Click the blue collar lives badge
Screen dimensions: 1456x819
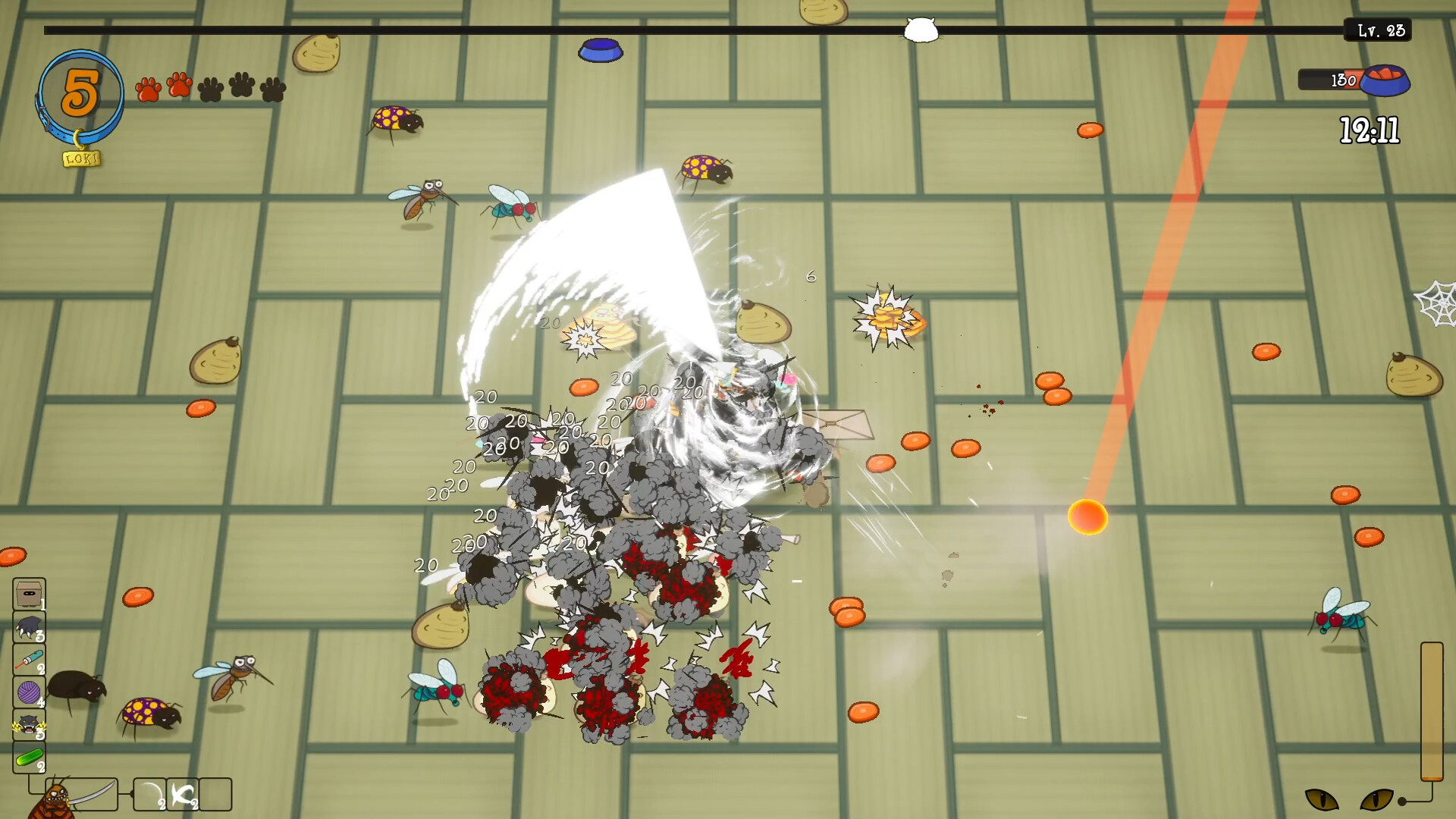pyautogui.click(x=80, y=95)
